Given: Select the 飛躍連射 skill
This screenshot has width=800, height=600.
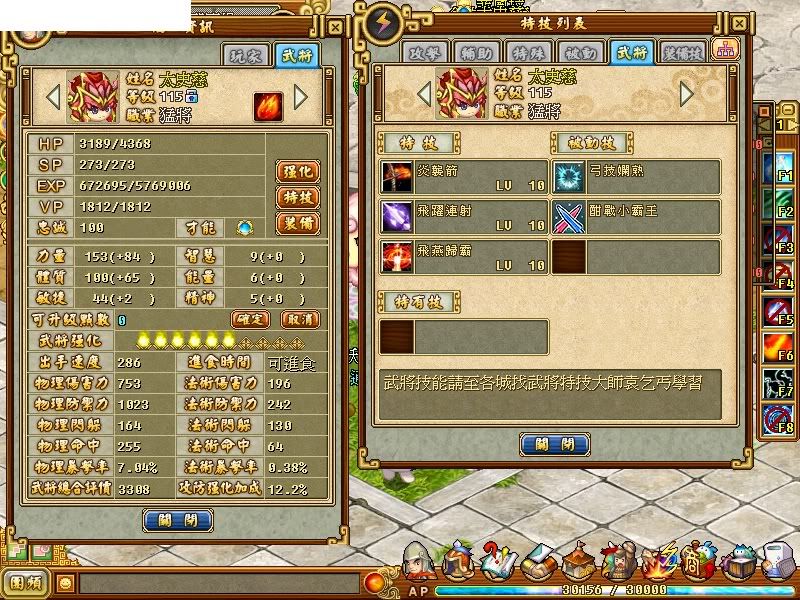Looking at the screenshot, I should (464, 216).
